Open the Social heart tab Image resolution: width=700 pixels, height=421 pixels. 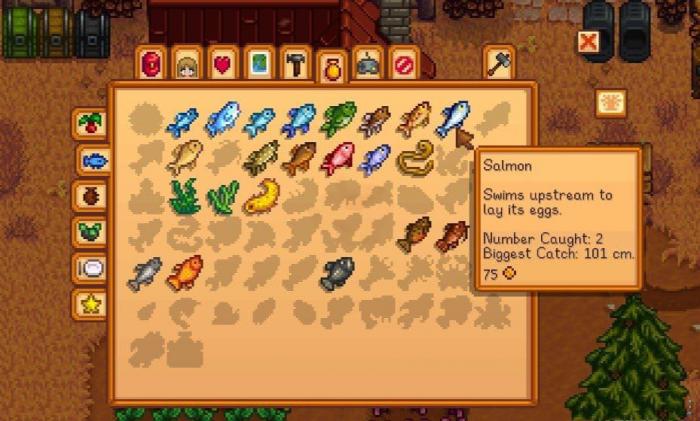tap(222, 64)
